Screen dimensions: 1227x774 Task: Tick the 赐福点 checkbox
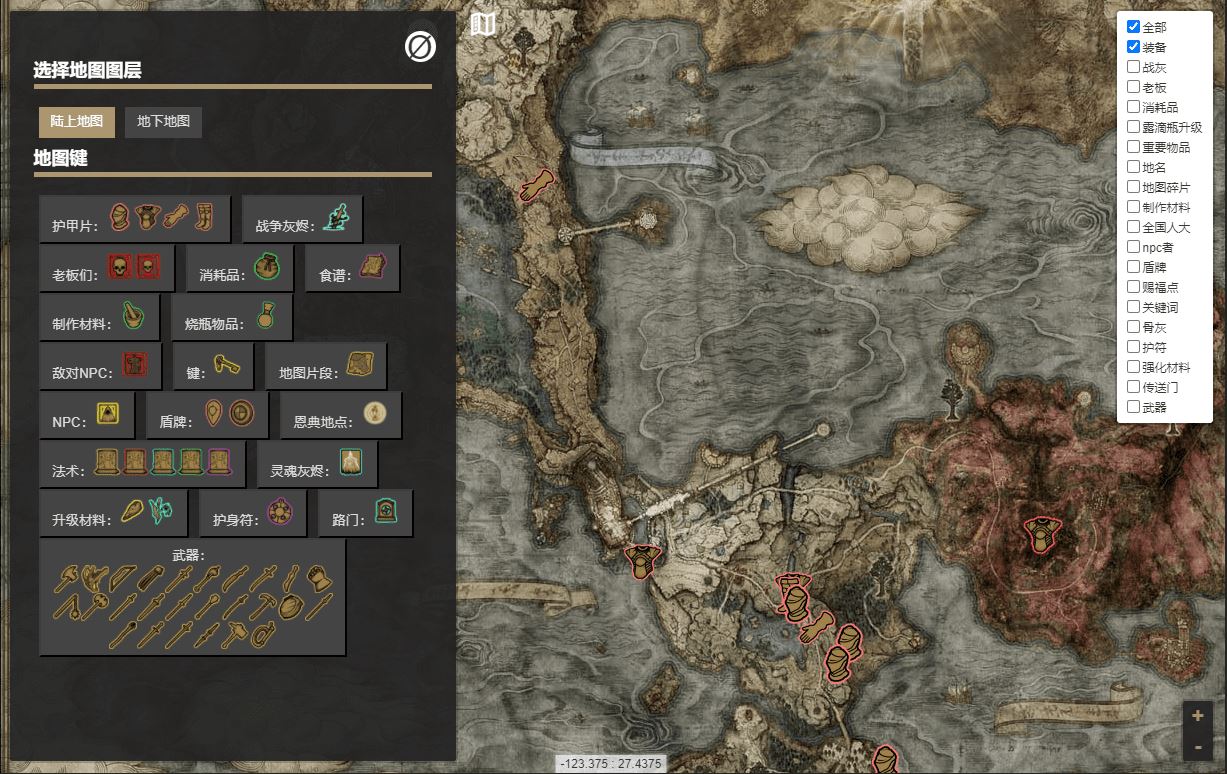tap(1133, 287)
